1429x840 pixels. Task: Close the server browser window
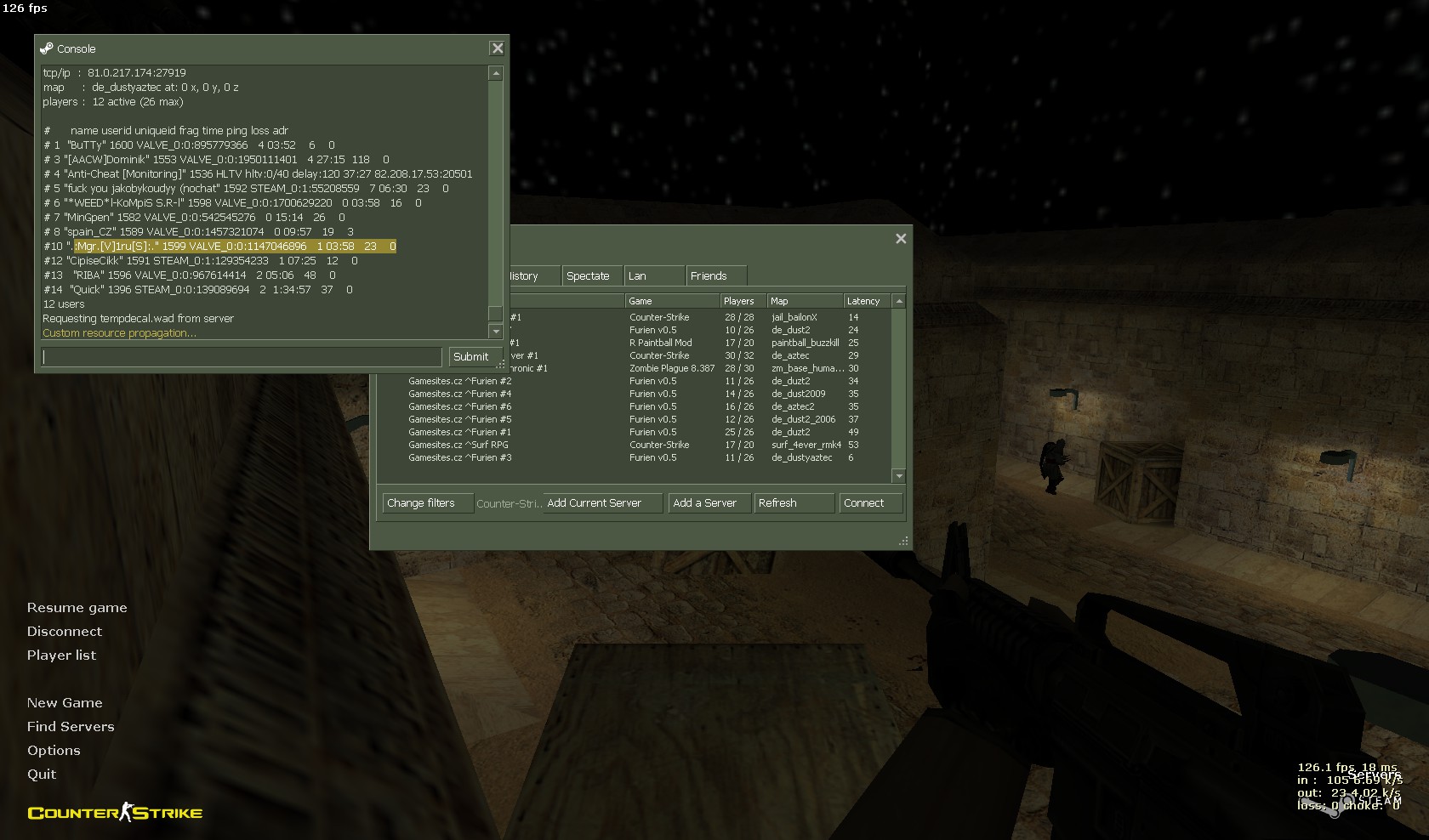coord(901,239)
